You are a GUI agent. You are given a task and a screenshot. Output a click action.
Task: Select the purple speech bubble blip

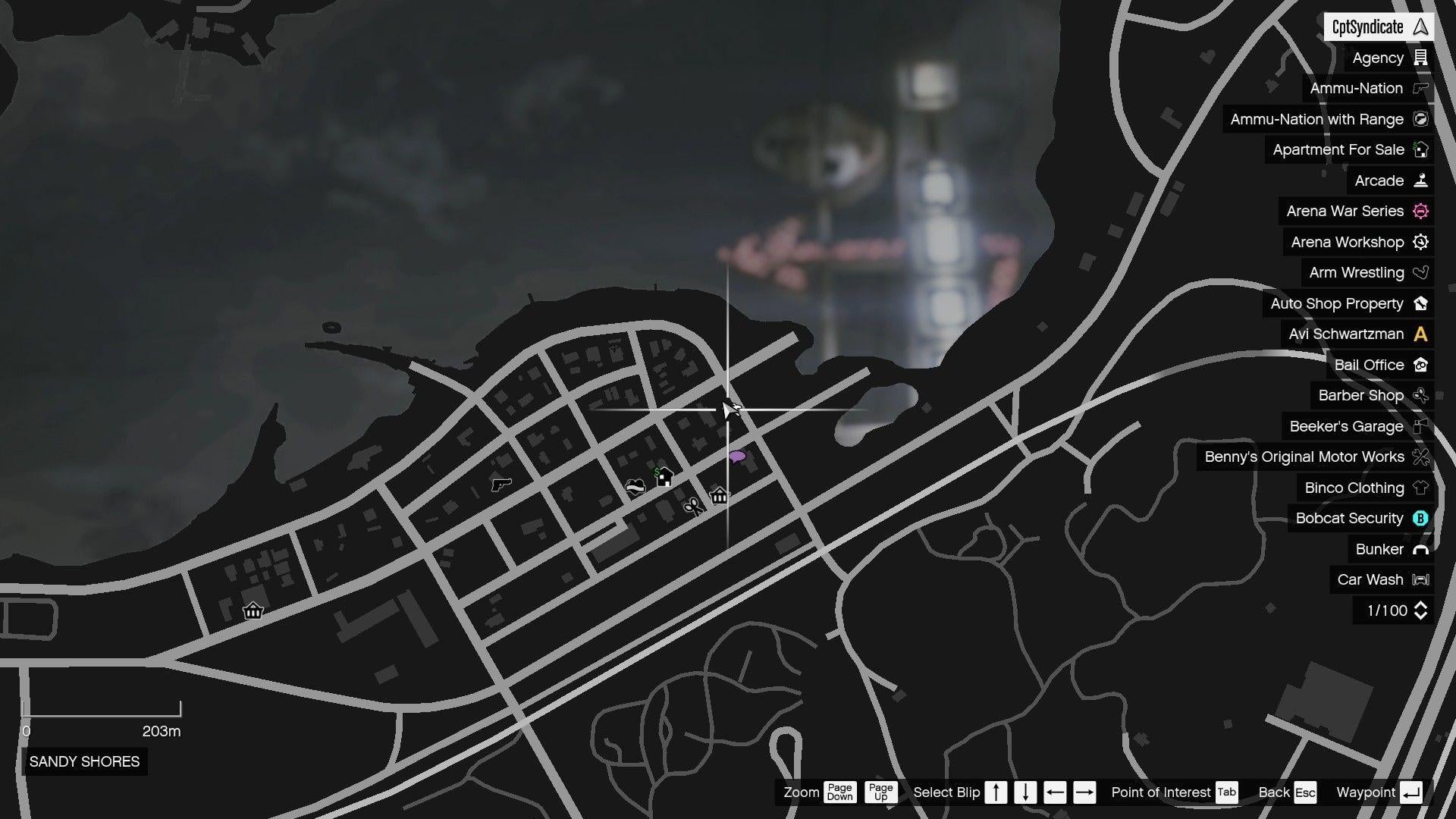pyautogui.click(x=737, y=456)
